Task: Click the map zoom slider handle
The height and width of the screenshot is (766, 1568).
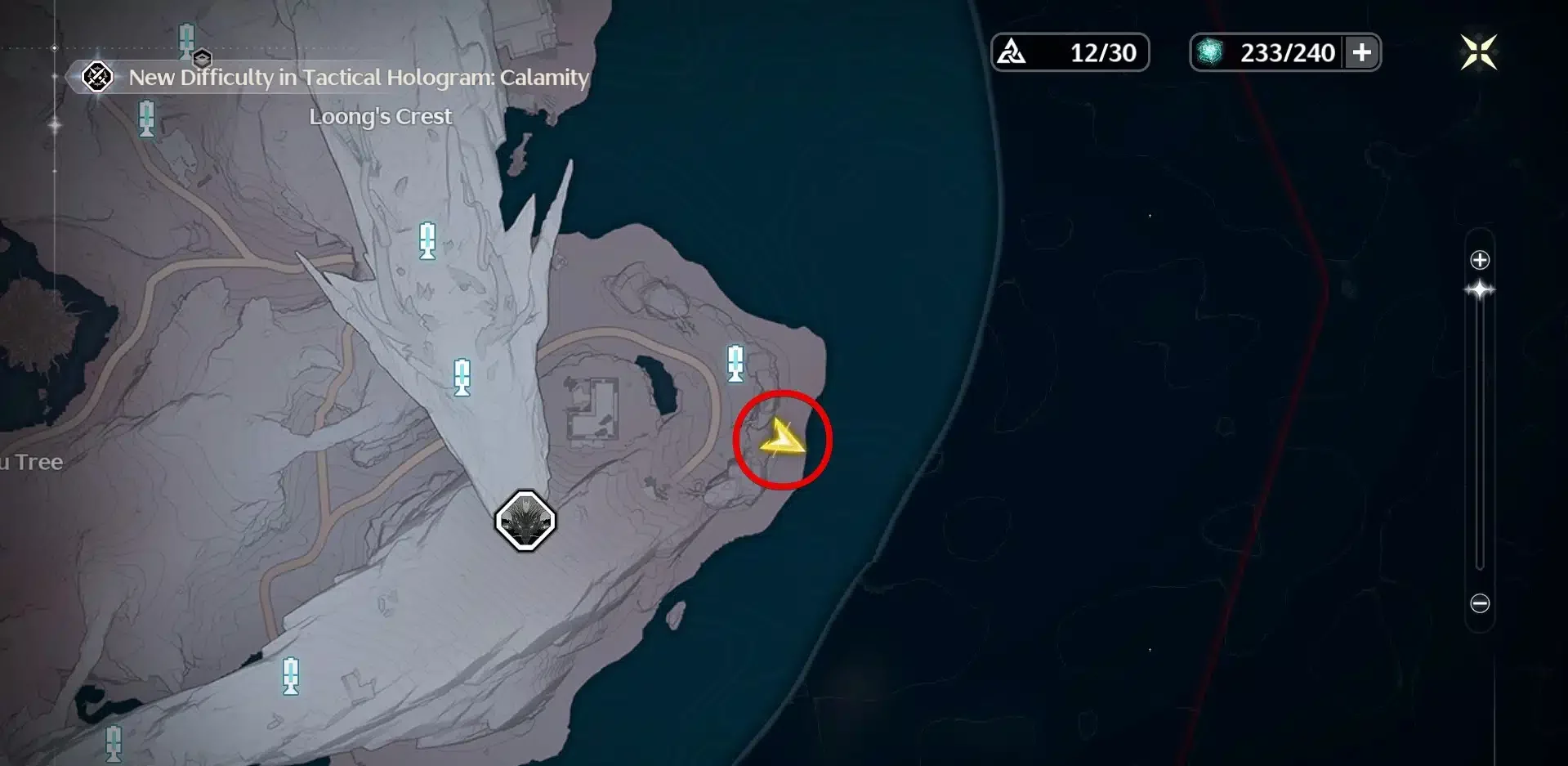Action: (1480, 290)
